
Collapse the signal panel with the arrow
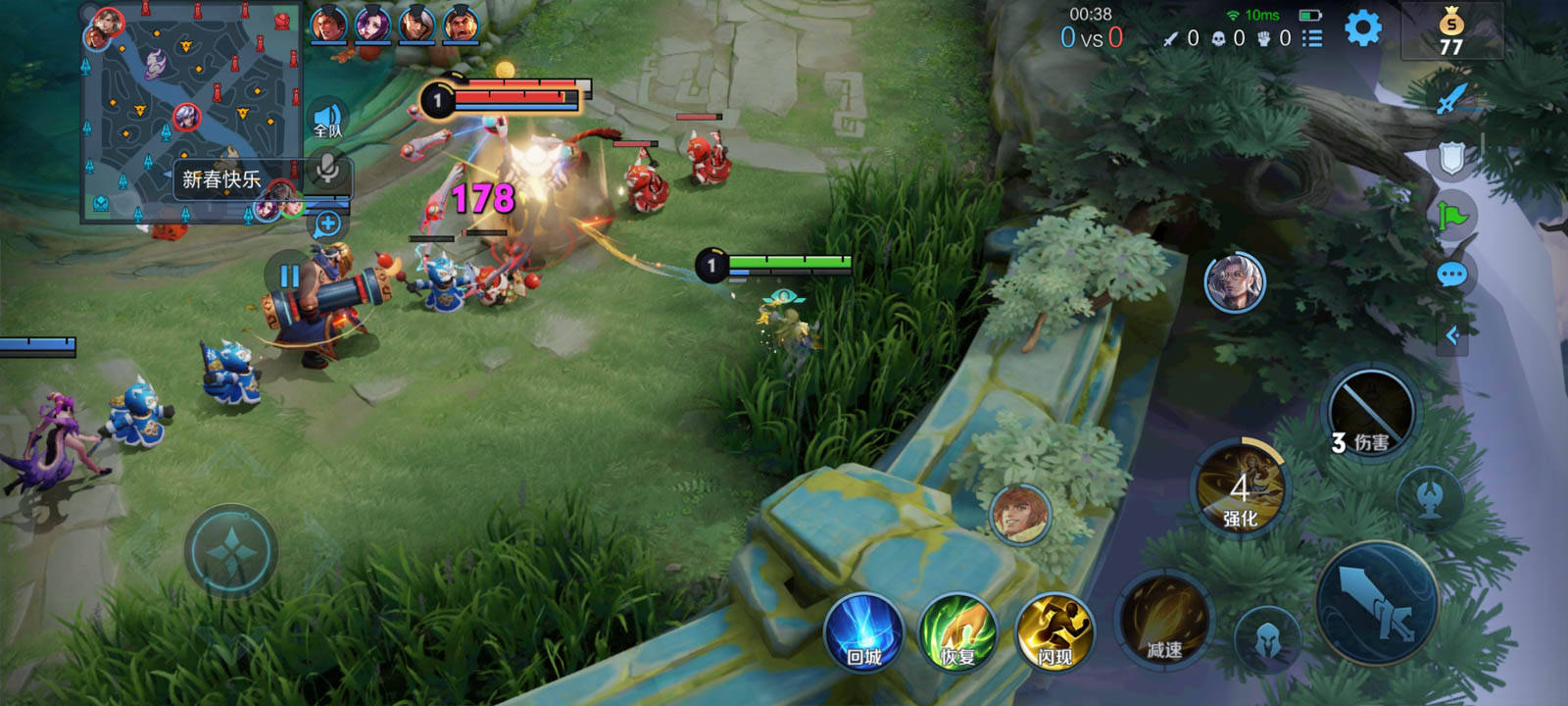(1453, 335)
